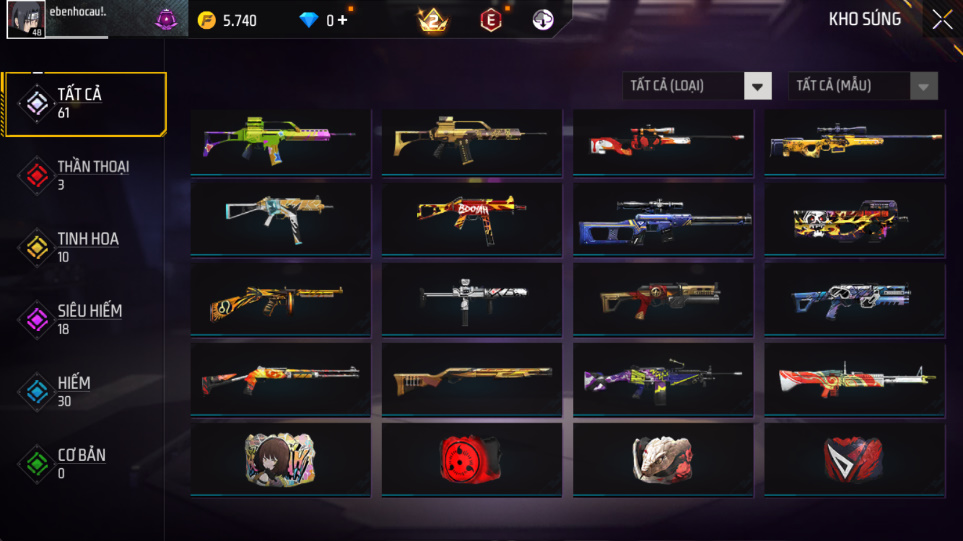This screenshot has width=963, height=541.
Task: Choose the blue shotgun with scope skin
Action: click(x=662, y=220)
